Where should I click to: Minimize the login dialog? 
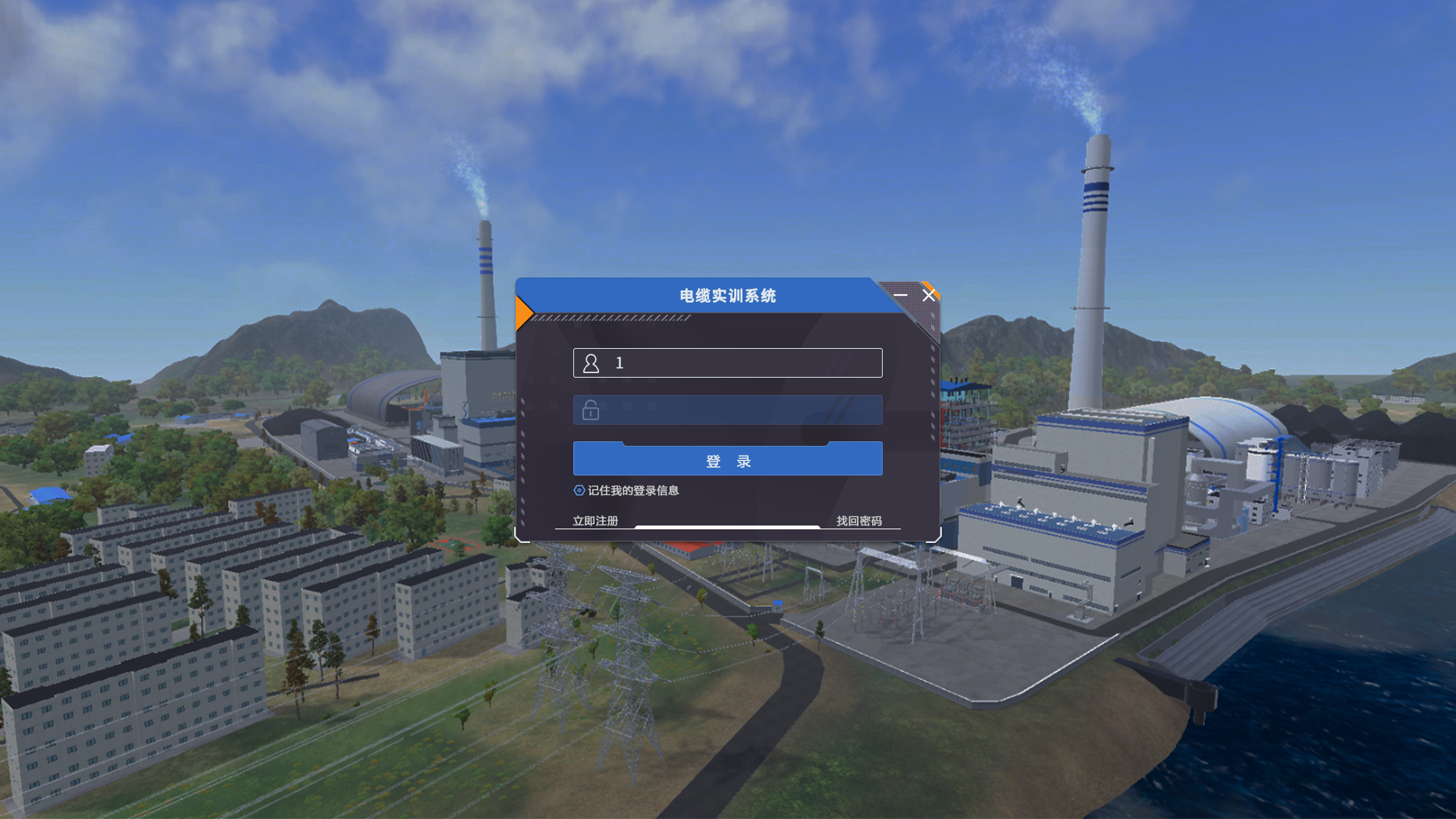[x=900, y=295]
